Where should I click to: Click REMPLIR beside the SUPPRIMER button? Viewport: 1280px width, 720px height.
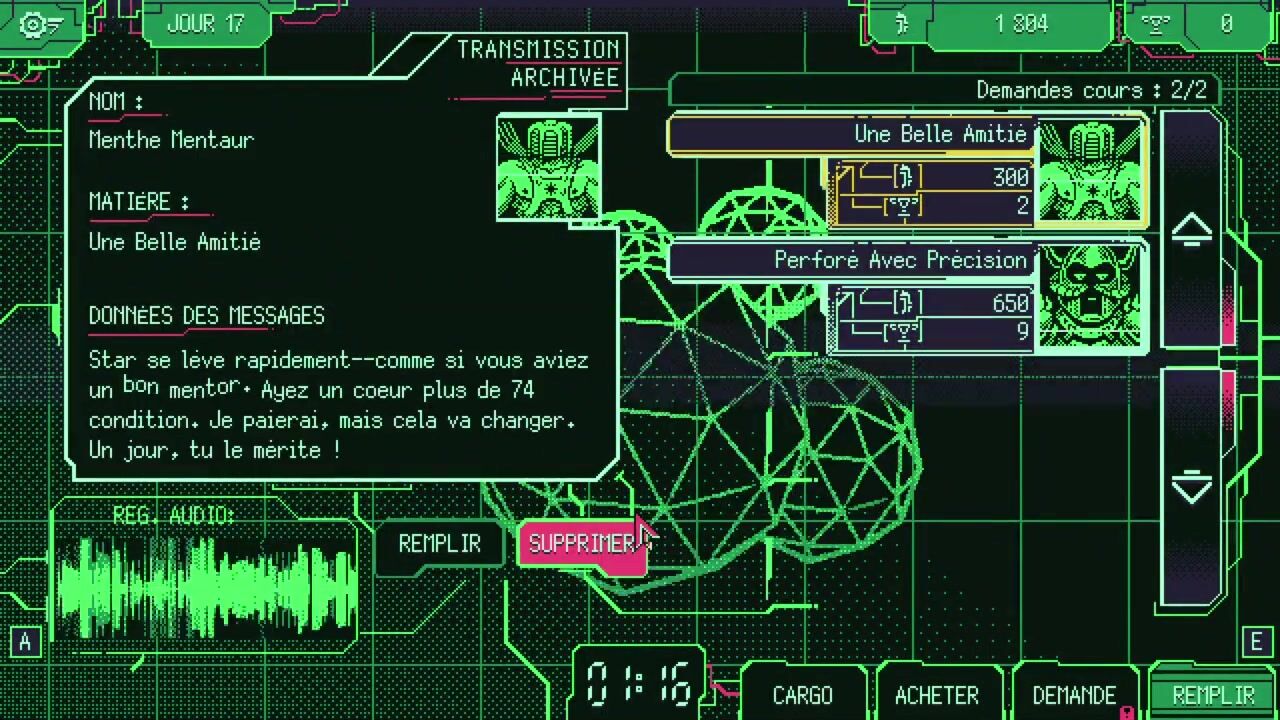(x=439, y=544)
